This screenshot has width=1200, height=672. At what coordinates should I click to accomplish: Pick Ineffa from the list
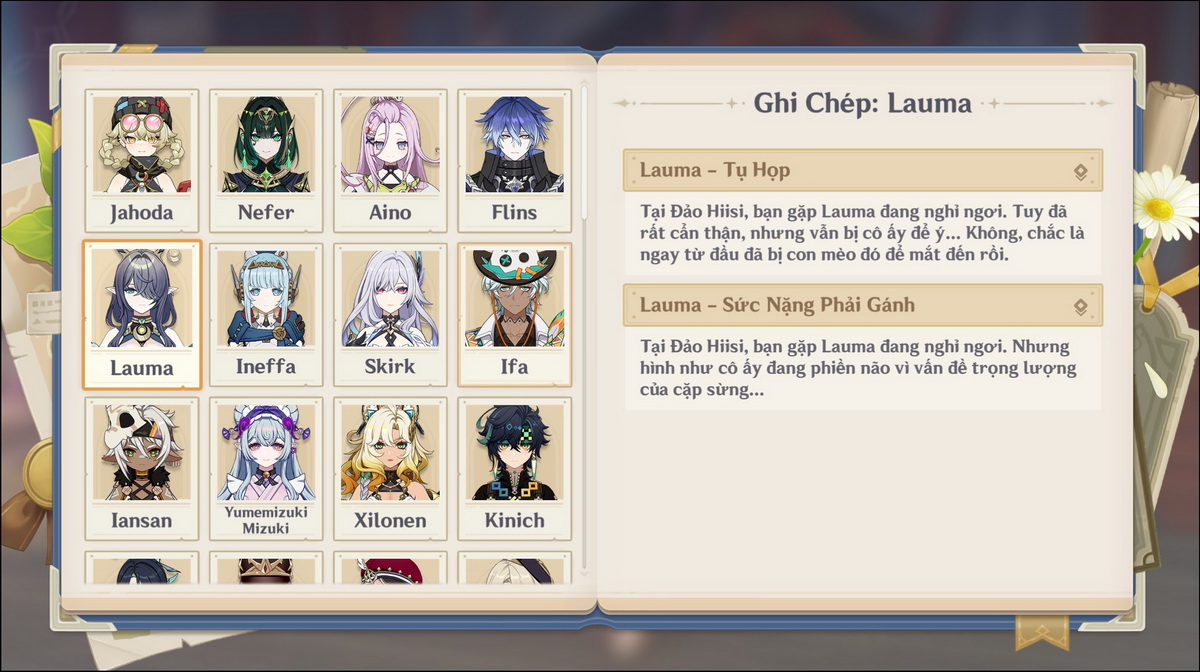(266, 314)
